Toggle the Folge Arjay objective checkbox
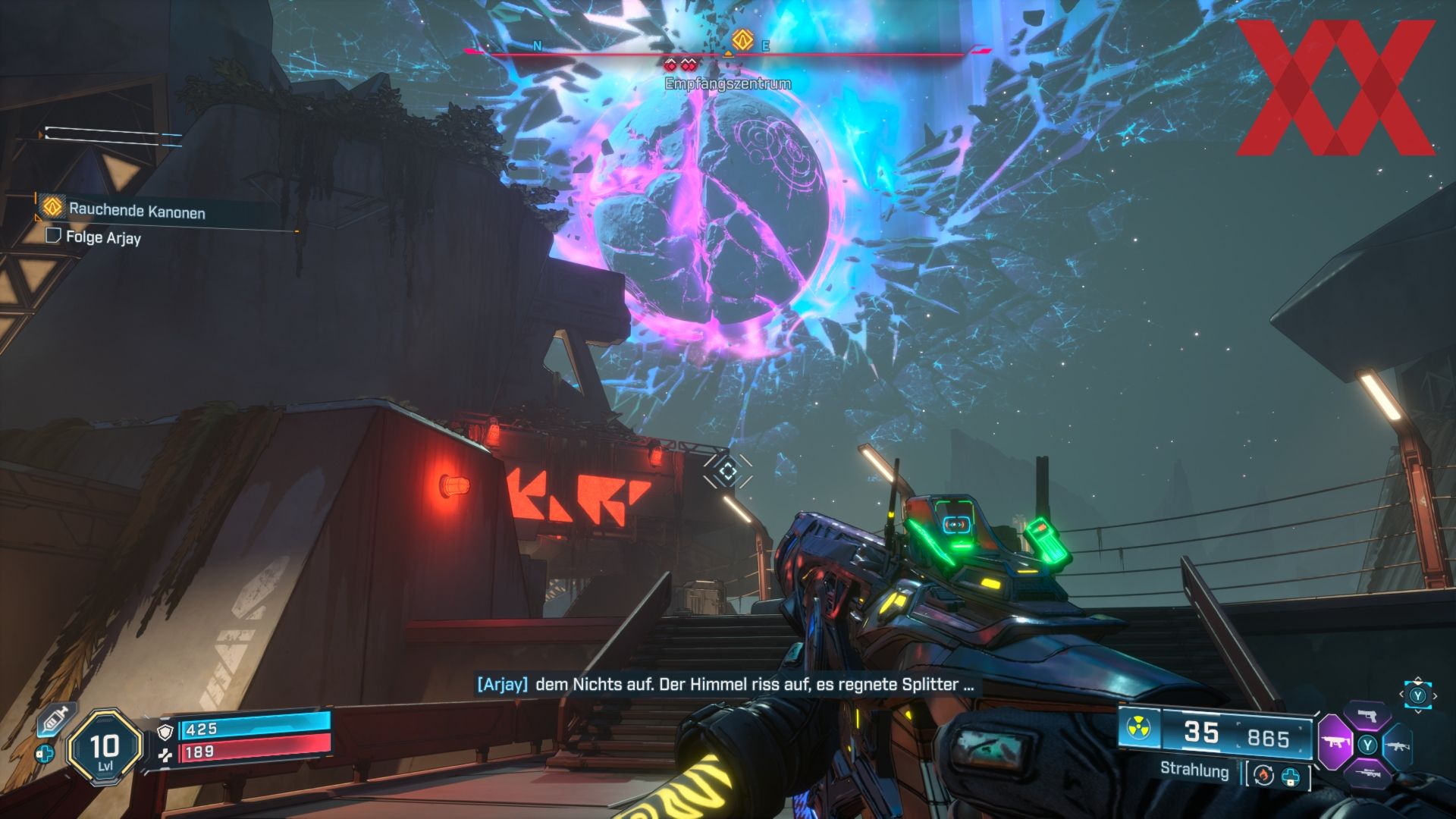Viewport: 1456px width, 819px height. (53, 236)
